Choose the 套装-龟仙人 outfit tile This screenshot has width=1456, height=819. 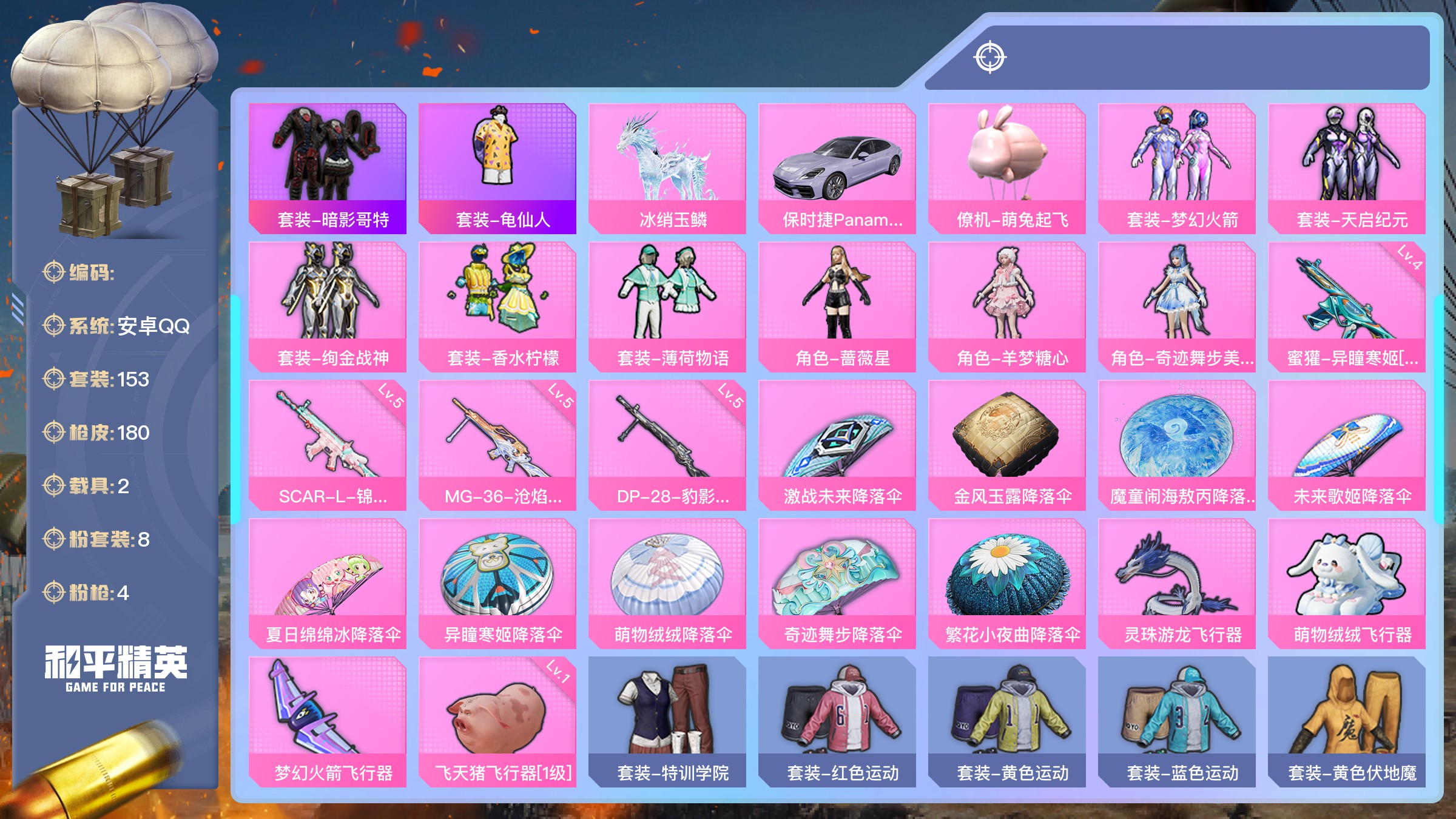497,168
